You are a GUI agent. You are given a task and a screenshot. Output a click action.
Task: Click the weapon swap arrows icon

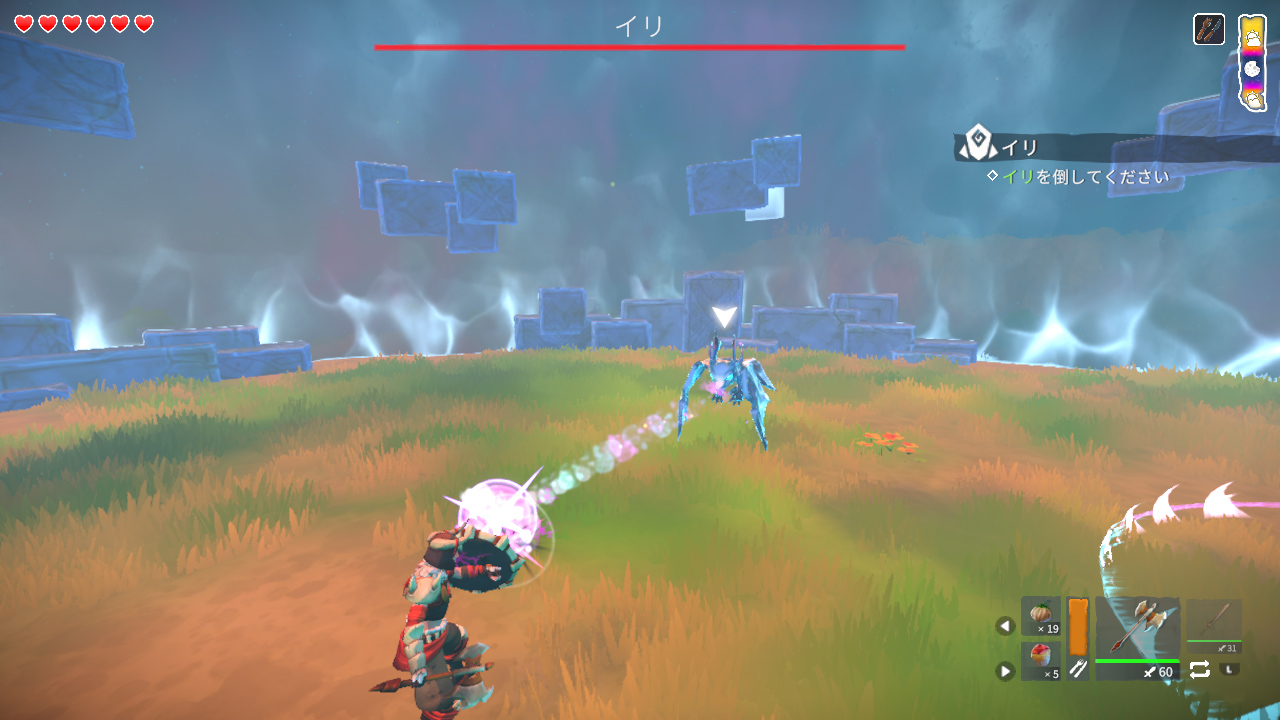(x=1199, y=670)
